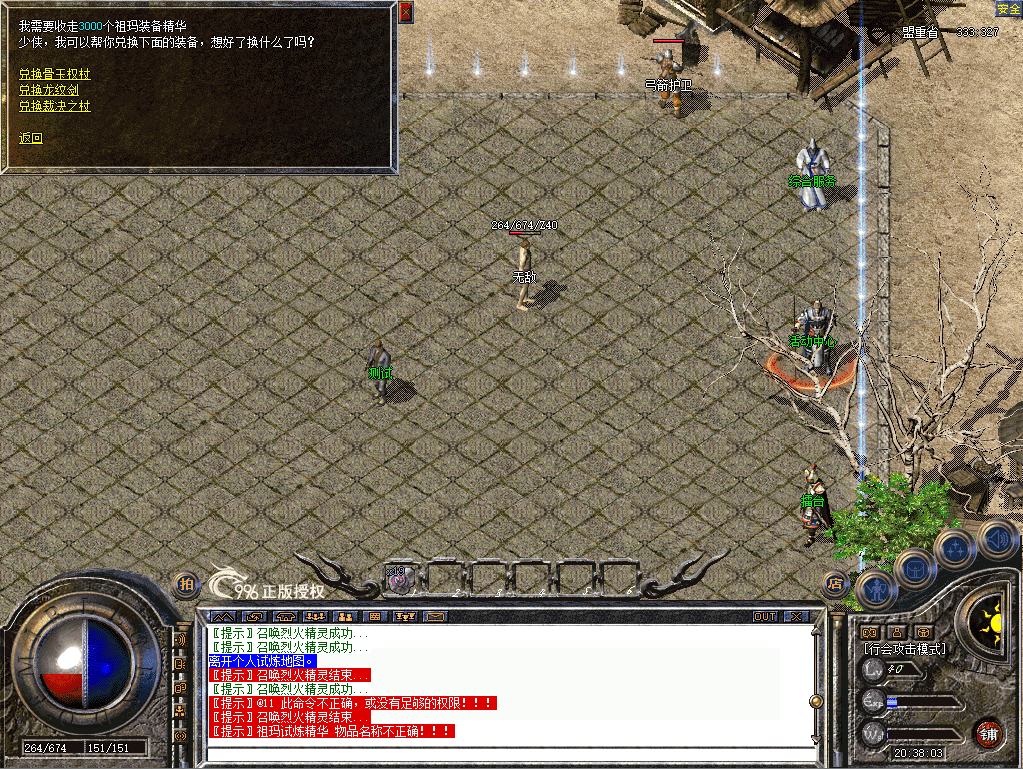Click the OUT button above chat
Image resolution: width=1023 pixels, height=769 pixels.
[x=765, y=616]
